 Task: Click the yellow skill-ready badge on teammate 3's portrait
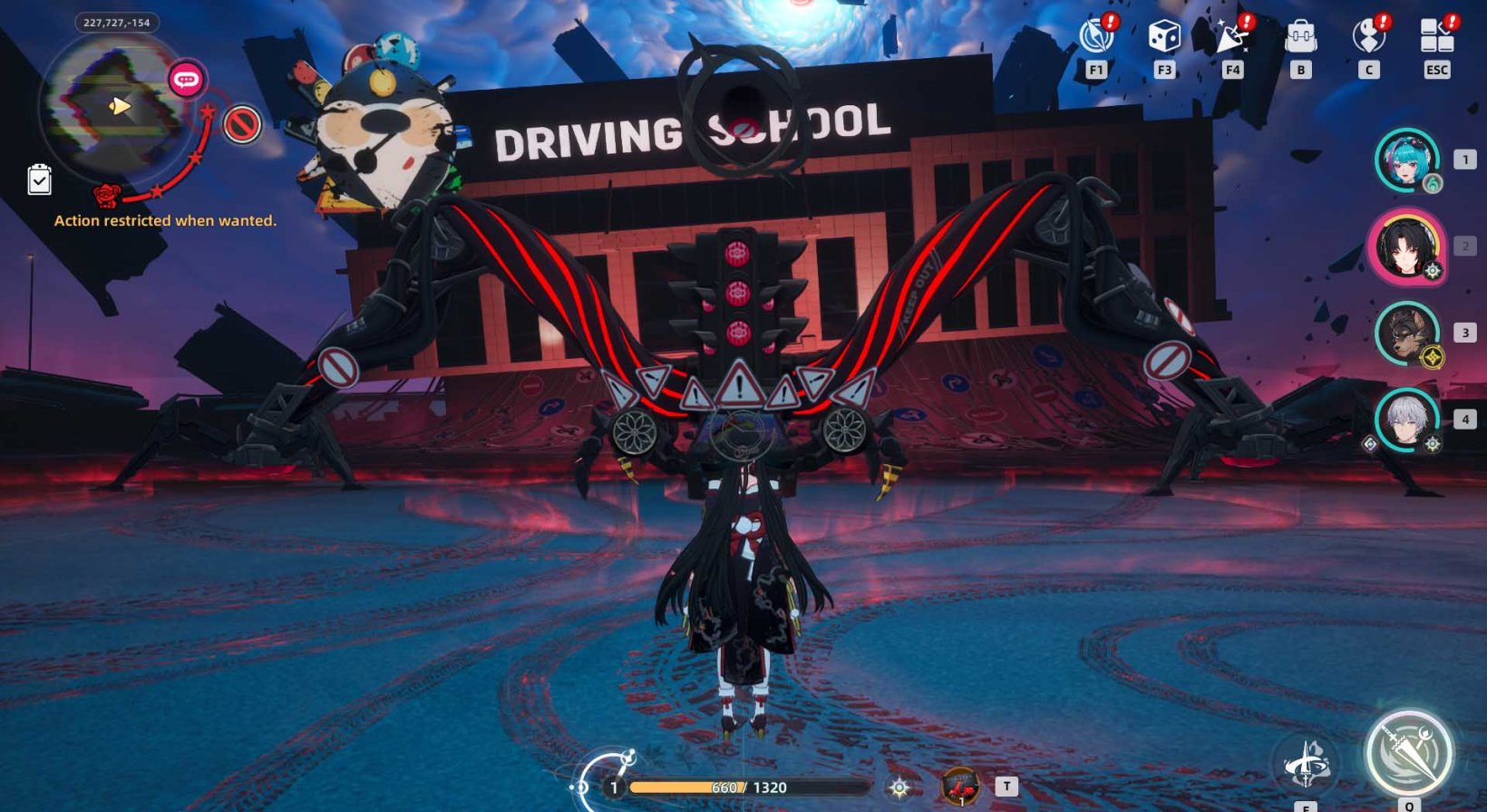coord(1431,357)
